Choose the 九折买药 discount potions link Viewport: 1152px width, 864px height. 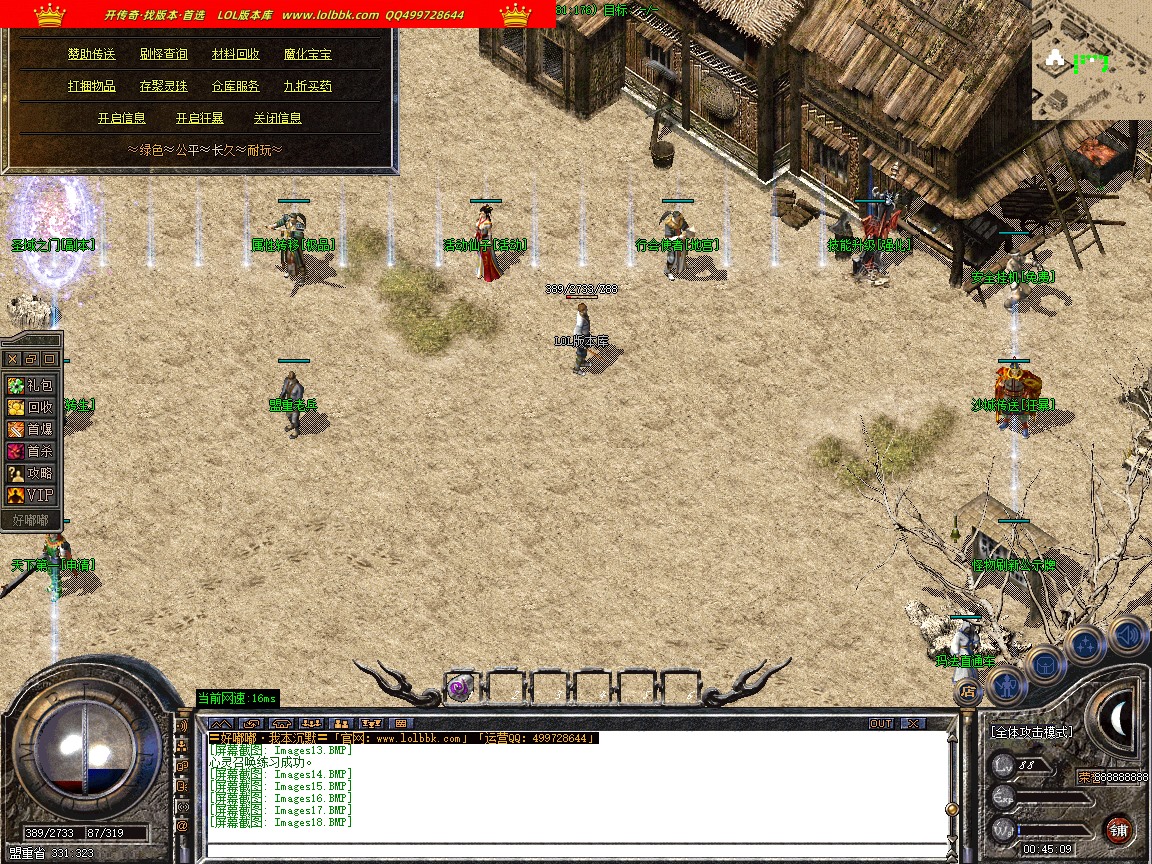coord(308,86)
